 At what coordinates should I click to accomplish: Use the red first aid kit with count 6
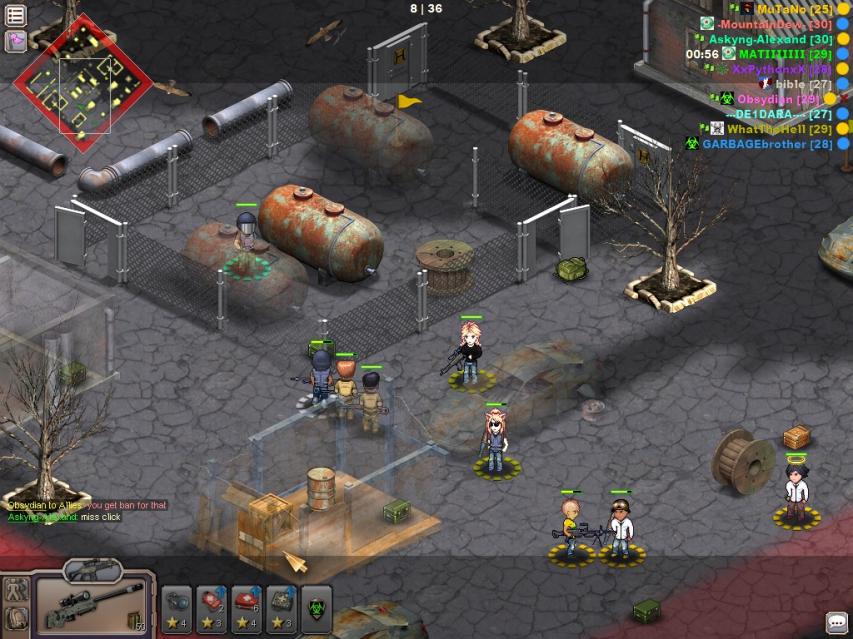(x=246, y=606)
